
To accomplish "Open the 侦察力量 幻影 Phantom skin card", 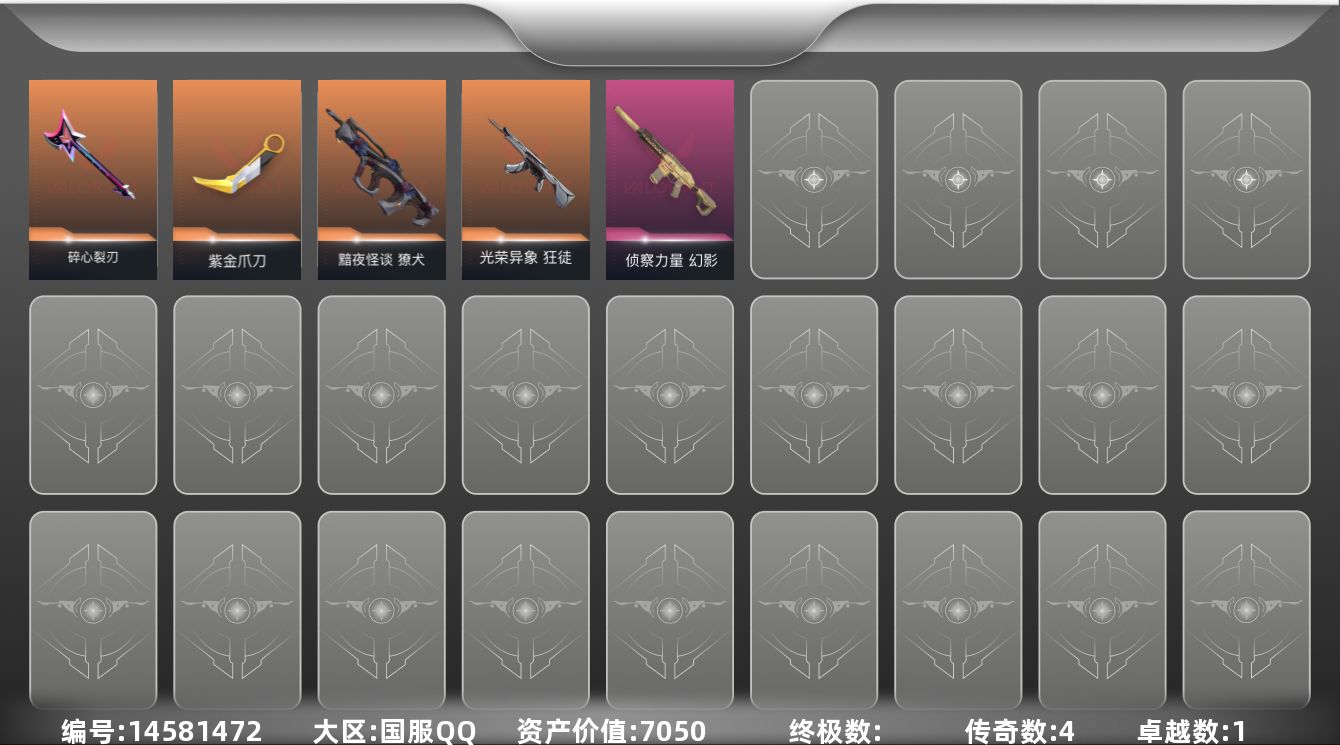I will coord(669,178).
